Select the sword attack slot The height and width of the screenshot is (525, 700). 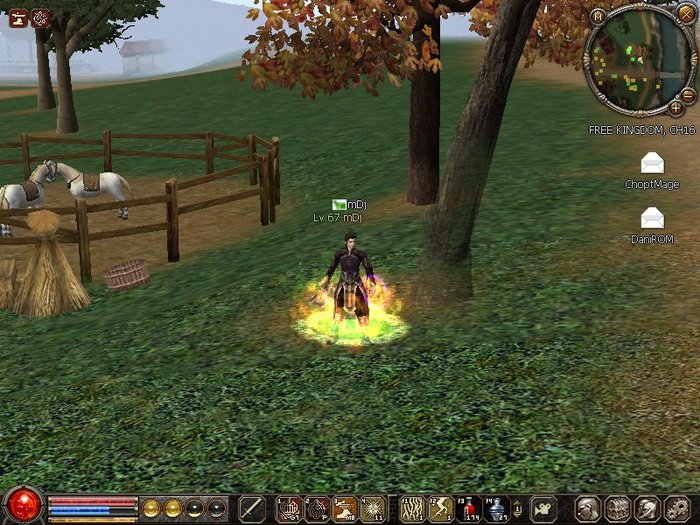[x=252, y=508]
